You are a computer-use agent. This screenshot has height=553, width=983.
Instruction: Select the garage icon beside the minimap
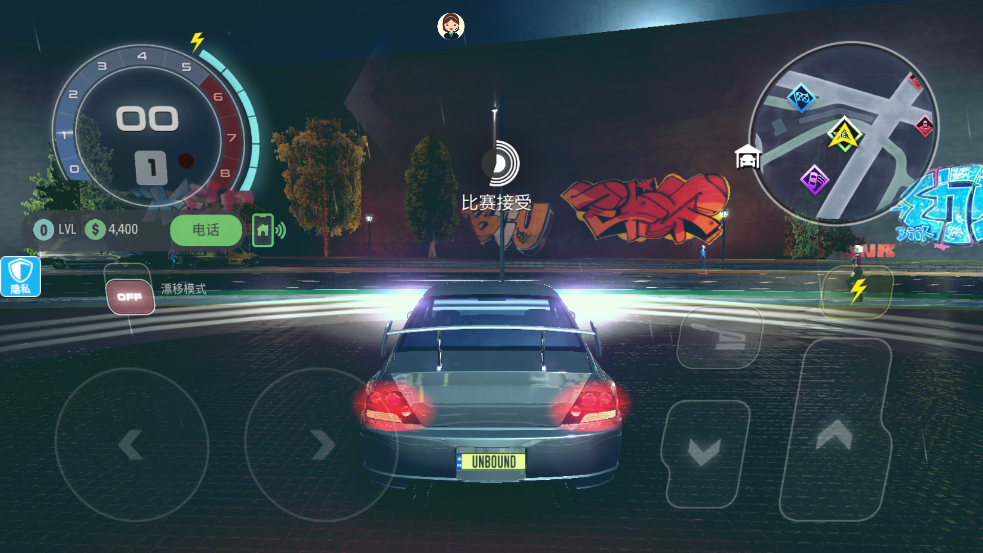tap(747, 157)
